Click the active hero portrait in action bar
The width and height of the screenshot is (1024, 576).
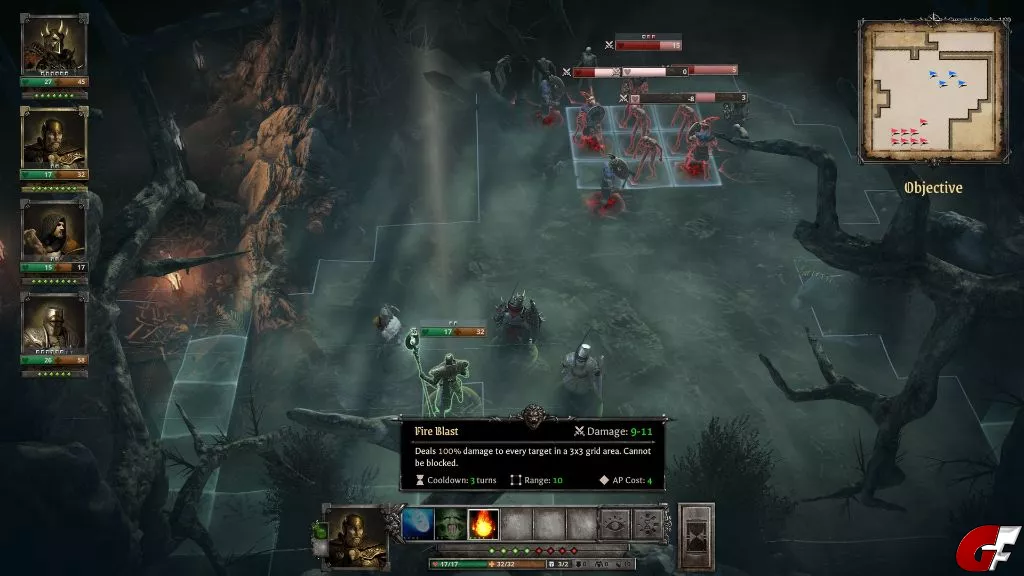[358, 536]
